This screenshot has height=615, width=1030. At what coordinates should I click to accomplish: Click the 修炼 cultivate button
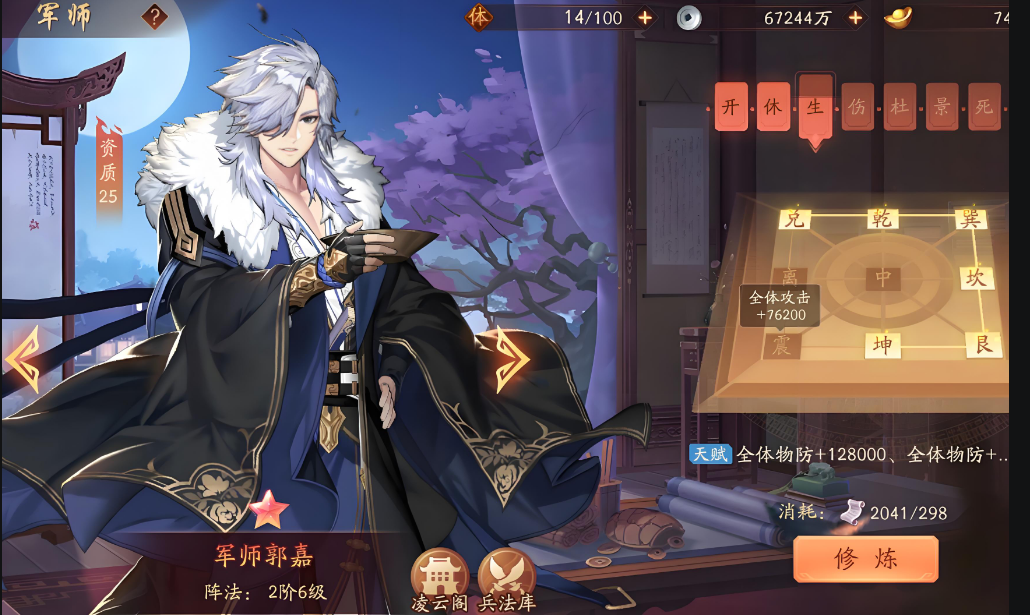[x=865, y=560]
